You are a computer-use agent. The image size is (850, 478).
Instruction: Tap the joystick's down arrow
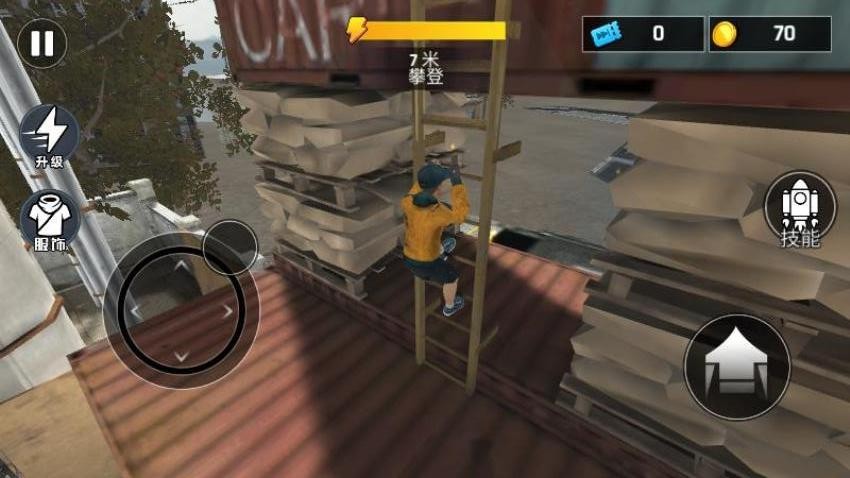pyautogui.click(x=180, y=356)
